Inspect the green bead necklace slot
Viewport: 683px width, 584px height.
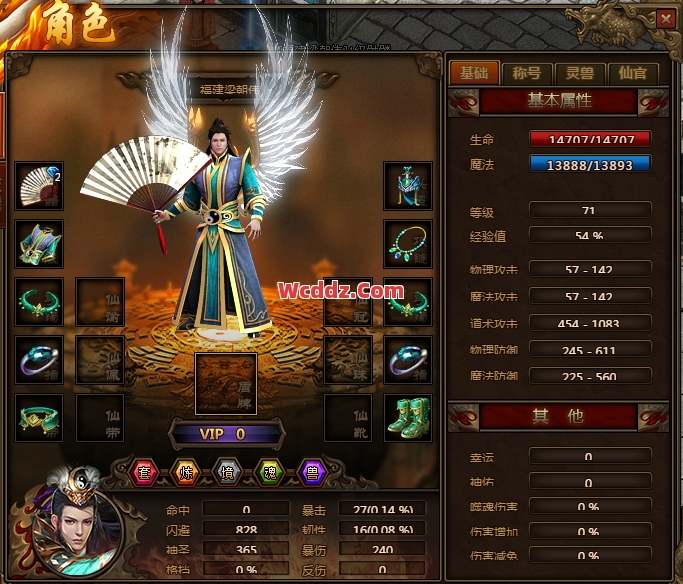[408, 244]
